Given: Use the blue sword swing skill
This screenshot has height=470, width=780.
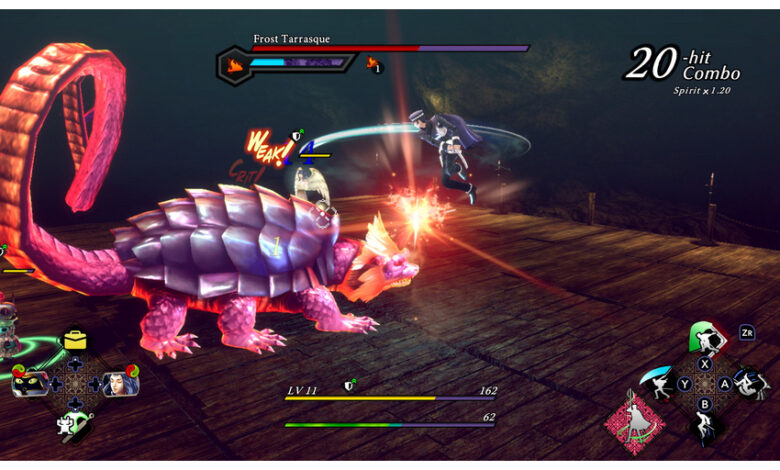Looking at the screenshot, I should coord(660,383).
